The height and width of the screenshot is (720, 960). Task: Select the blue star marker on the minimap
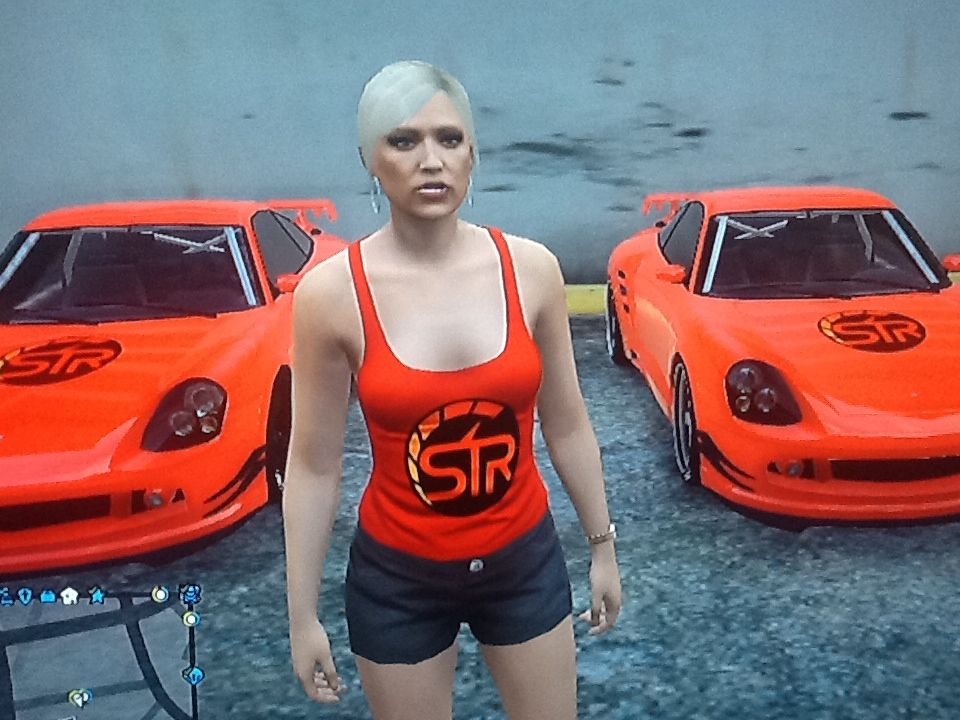coord(96,595)
